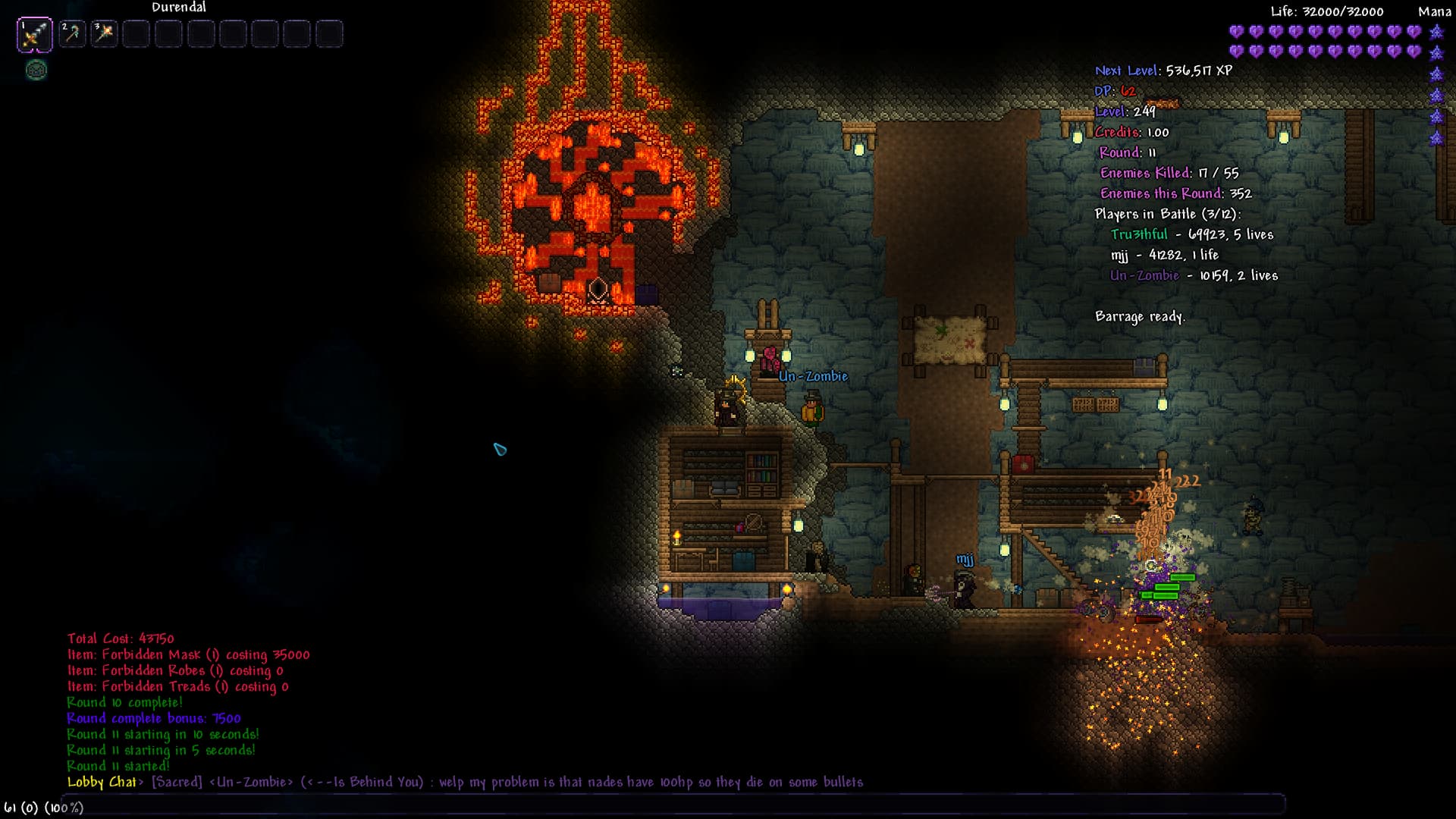Choose the orange-gem staff in hotbar slot 3

point(105,34)
